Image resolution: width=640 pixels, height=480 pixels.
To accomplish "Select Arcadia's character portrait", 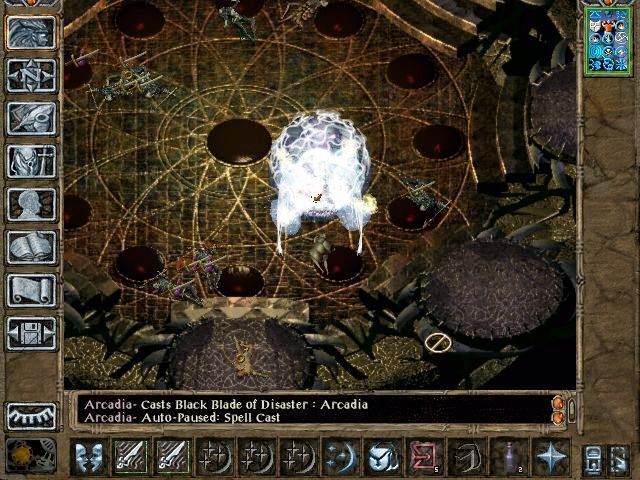I will [608, 40].
